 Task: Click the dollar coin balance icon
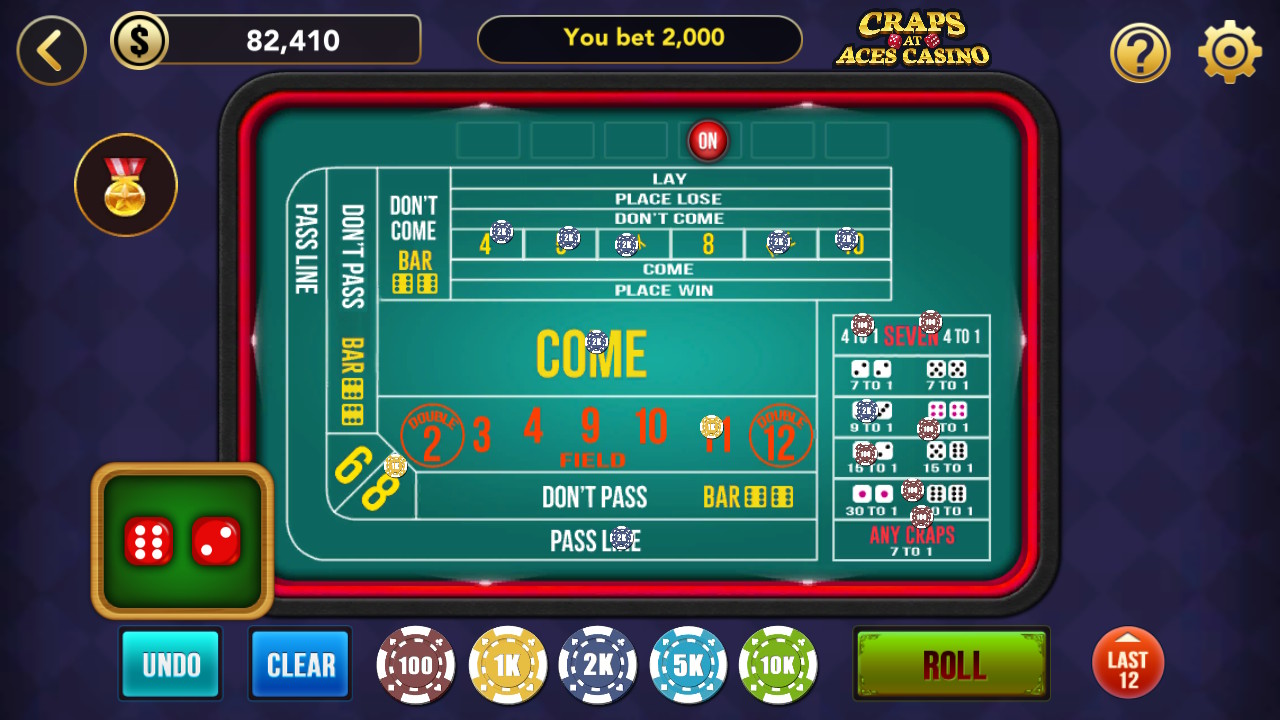tap(140, 39)
